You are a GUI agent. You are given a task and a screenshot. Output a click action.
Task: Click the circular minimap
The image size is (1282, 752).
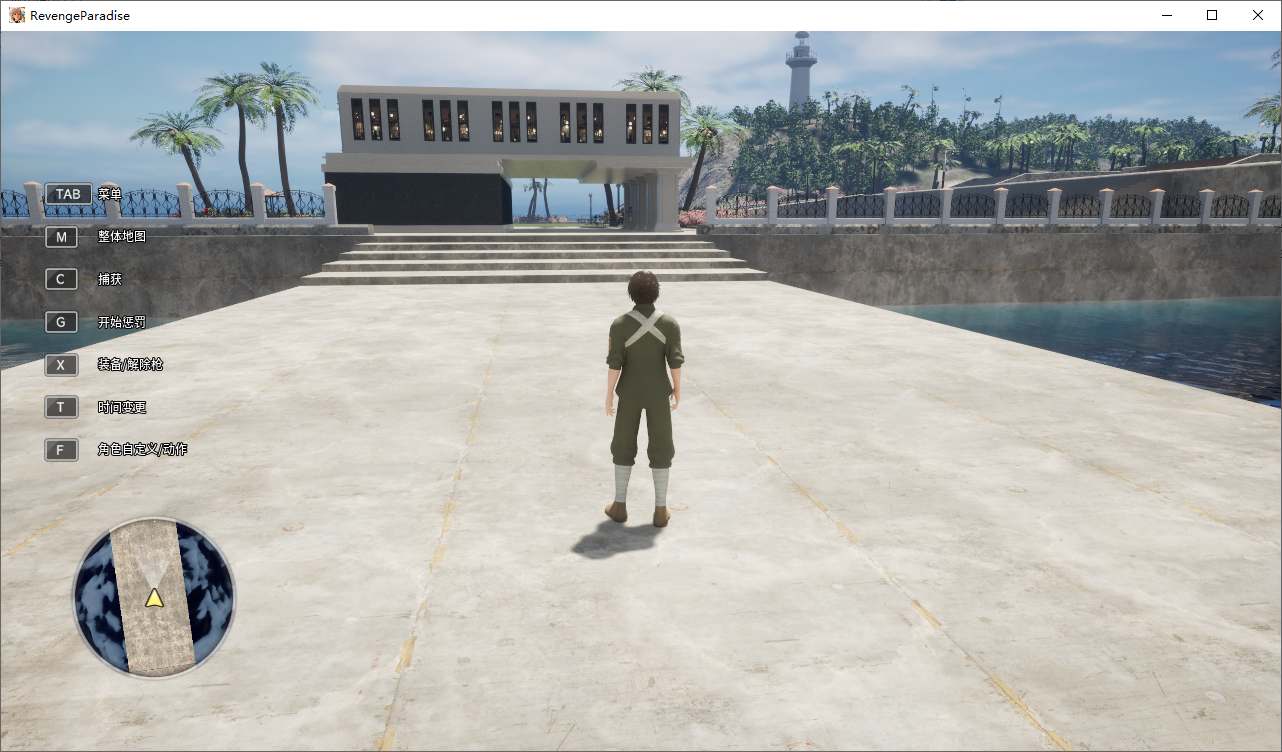coord(154,597)
